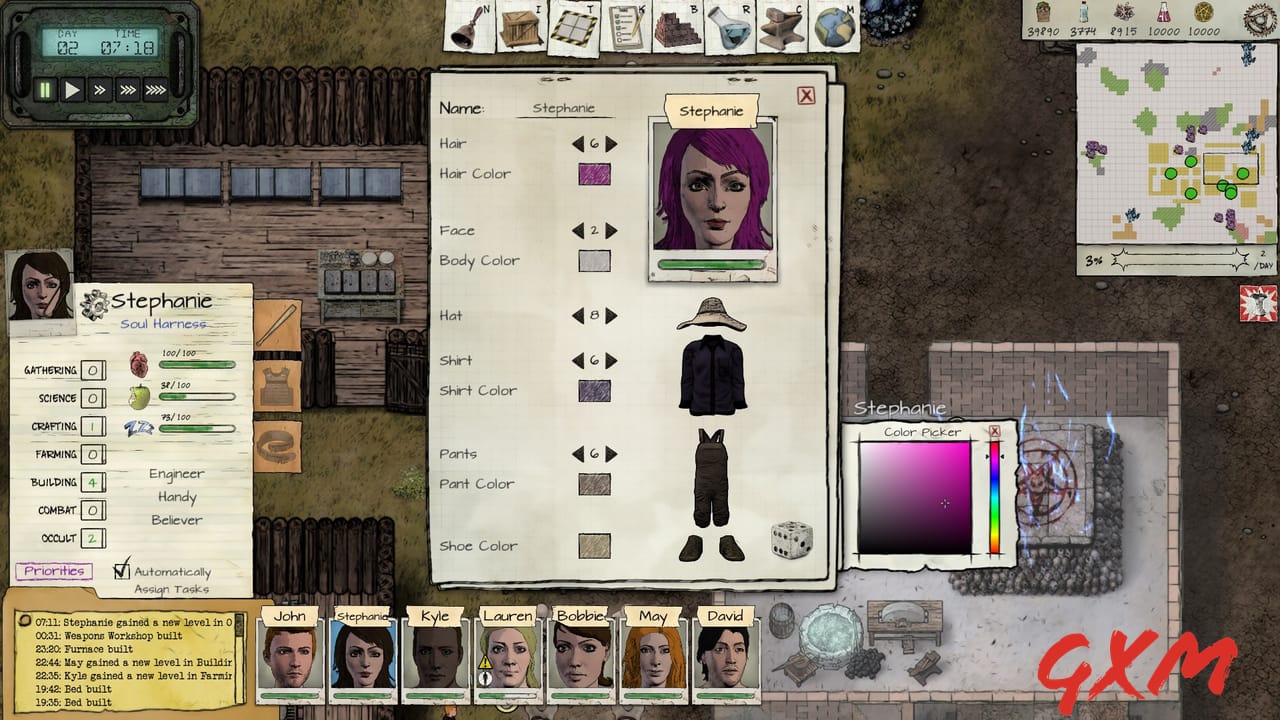Open the Priorities panel
Viewport: 1280px width, 720px height.
(53, 570)
